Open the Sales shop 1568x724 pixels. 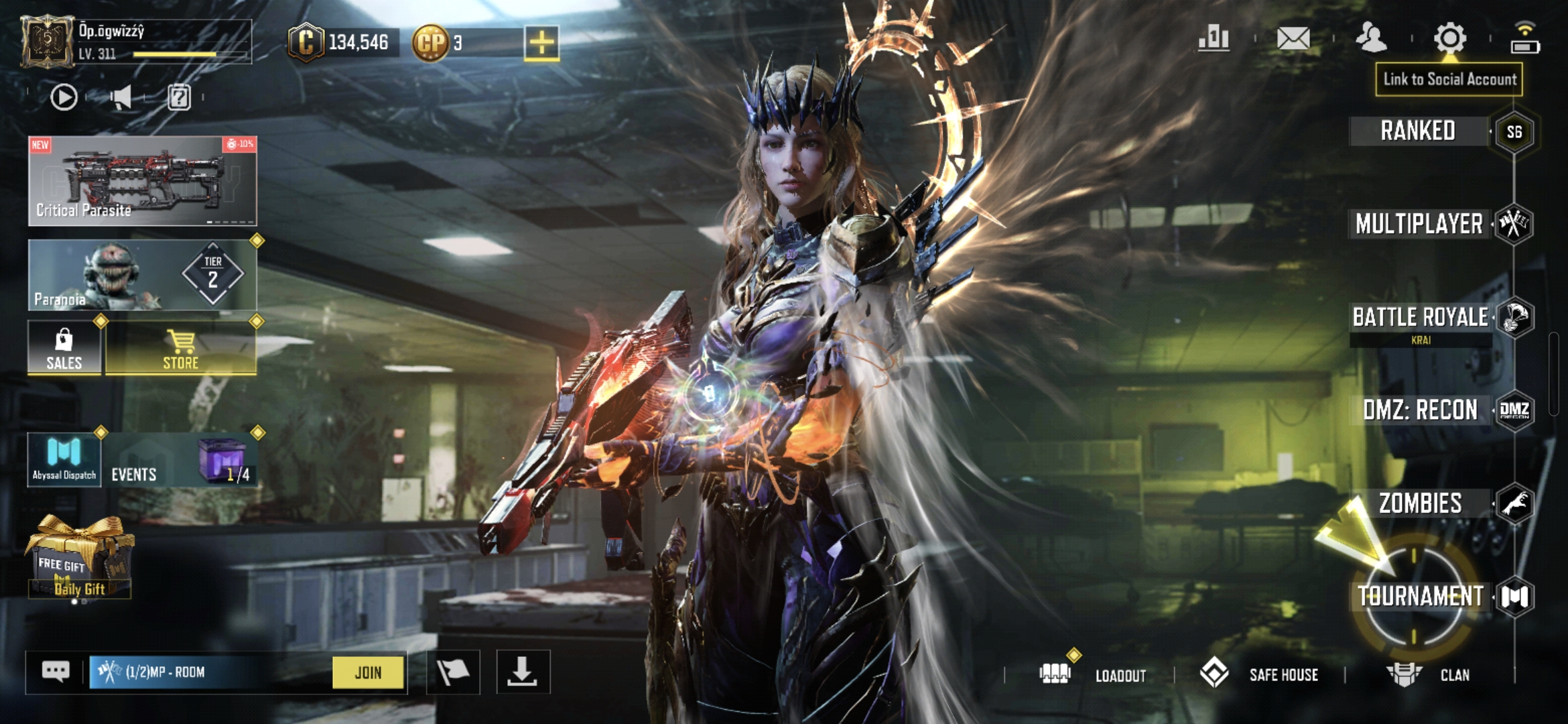click(64, 347)
